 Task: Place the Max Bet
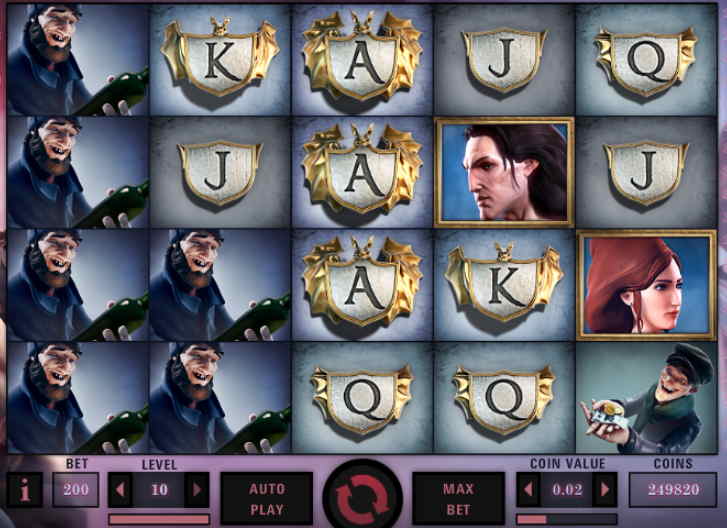(458, 496)
